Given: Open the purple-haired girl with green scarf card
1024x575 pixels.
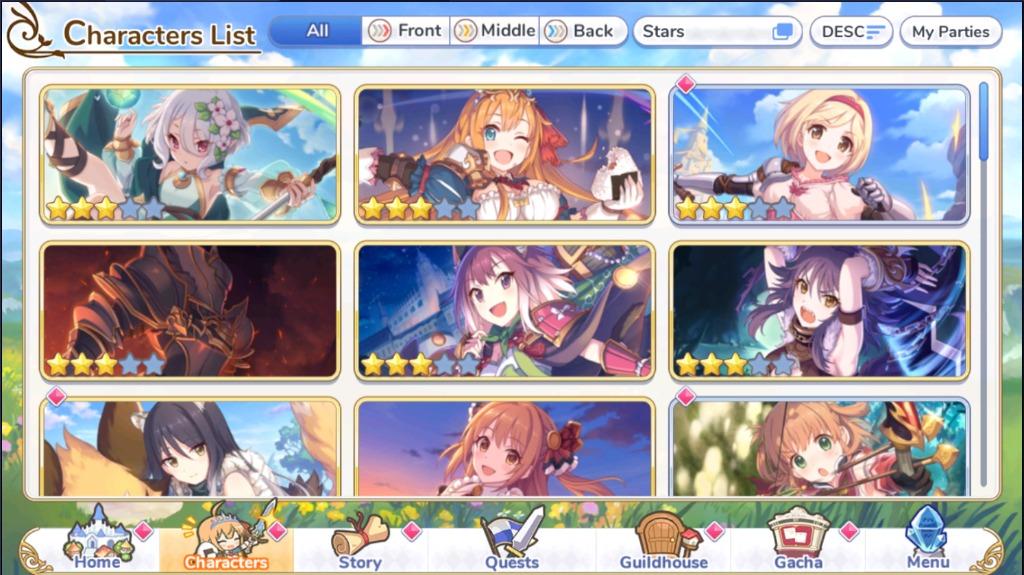Looking at the screenshot, I should coord(505,310).
